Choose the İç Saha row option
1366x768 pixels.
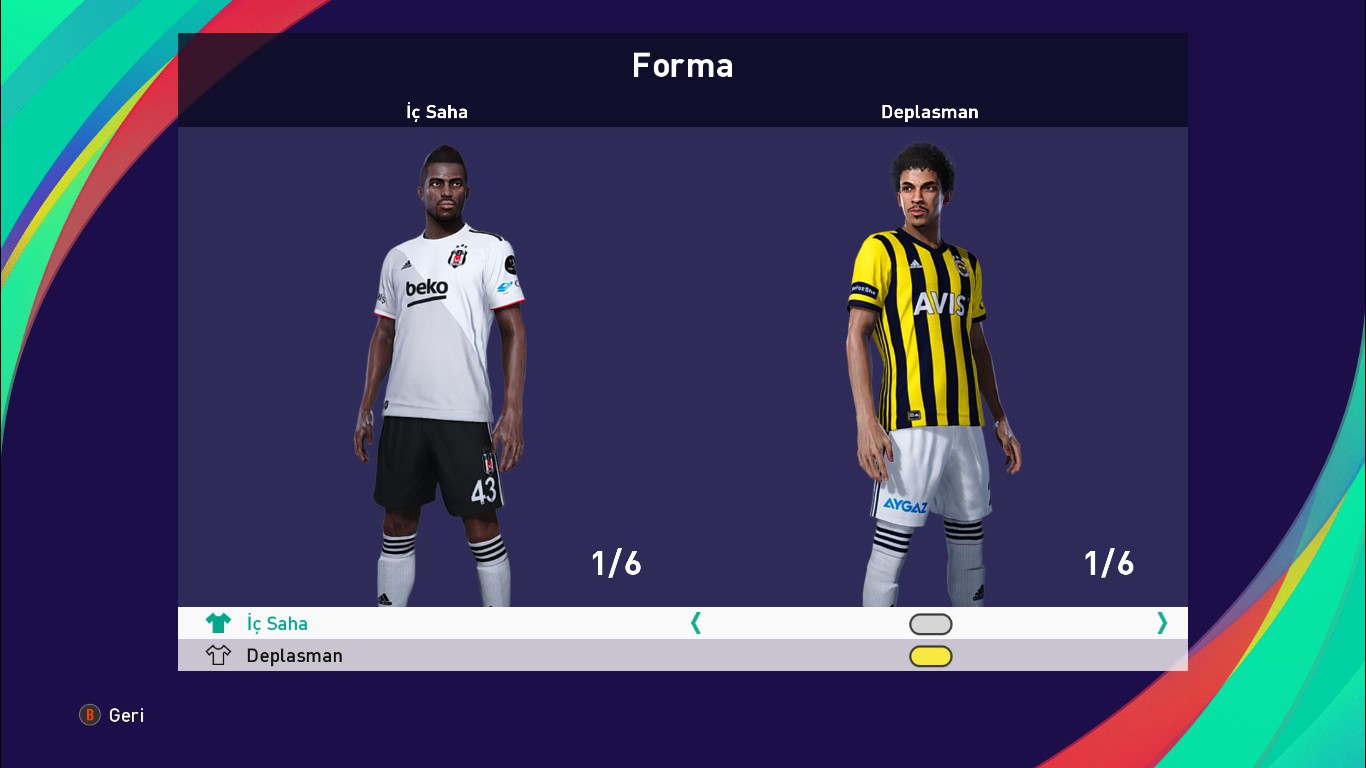pyautogui.click(x=277, y=622)
